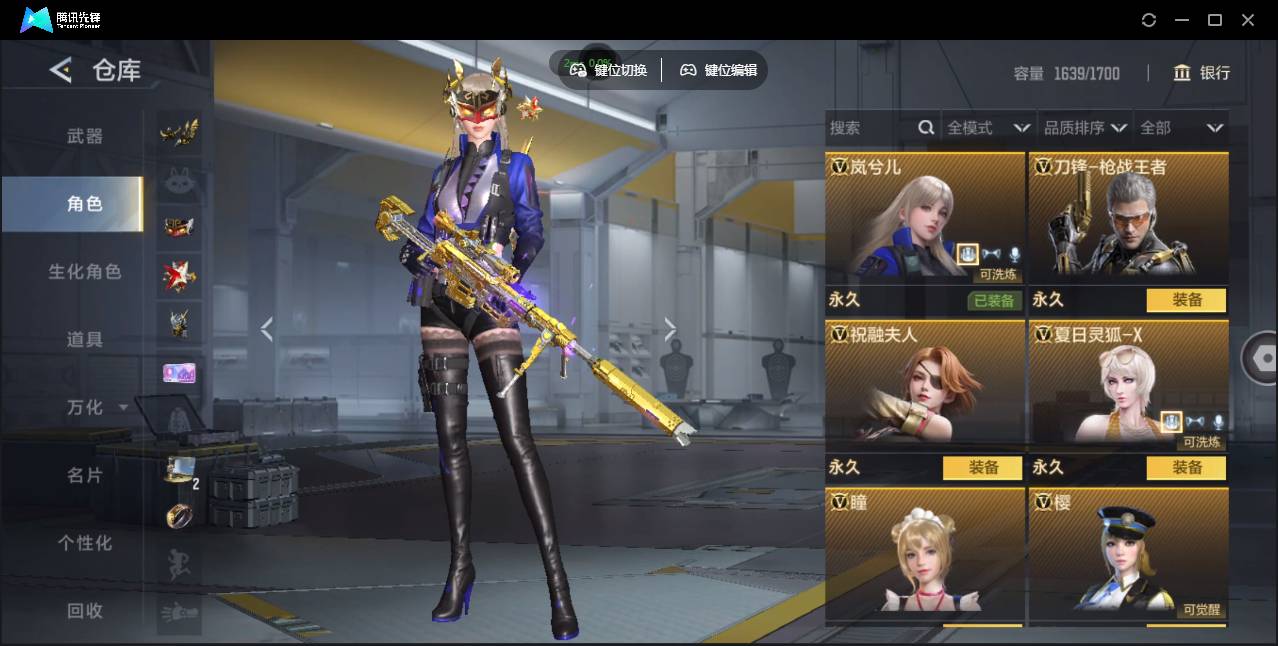Maximize the emulator window
Viewport: 1278px width, 646px height.
tap(1215, 20)
